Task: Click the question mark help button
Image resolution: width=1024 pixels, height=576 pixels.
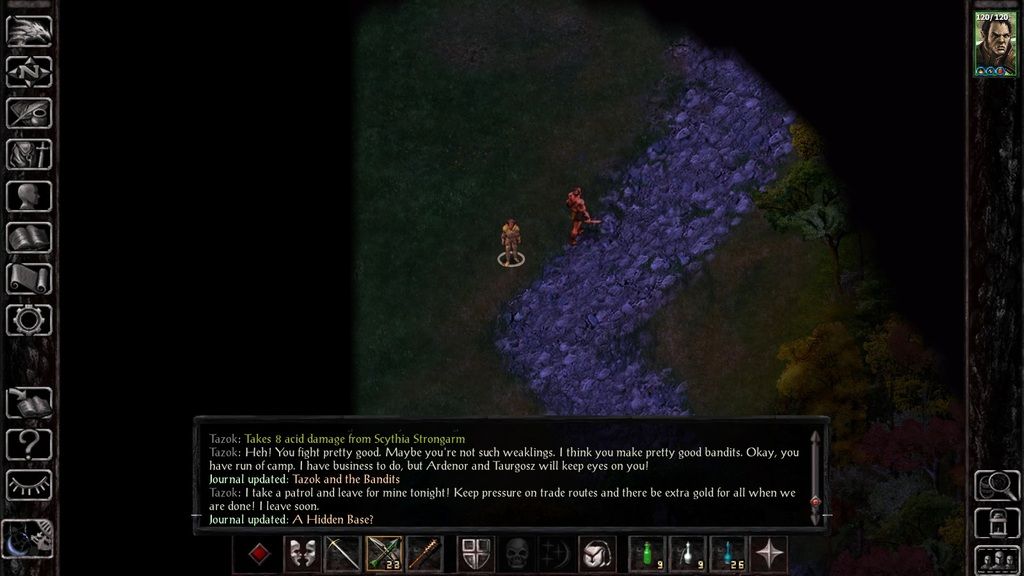Action: click(29, 443)
